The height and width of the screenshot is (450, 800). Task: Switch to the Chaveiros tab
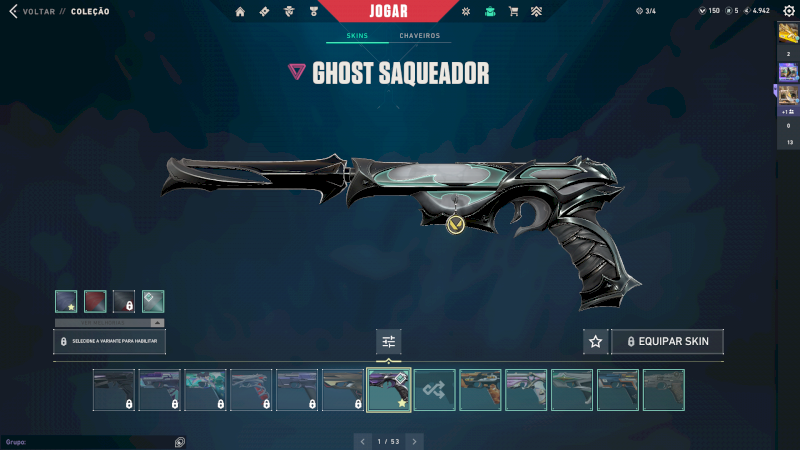pyautogui.click(x=419, y=36)
